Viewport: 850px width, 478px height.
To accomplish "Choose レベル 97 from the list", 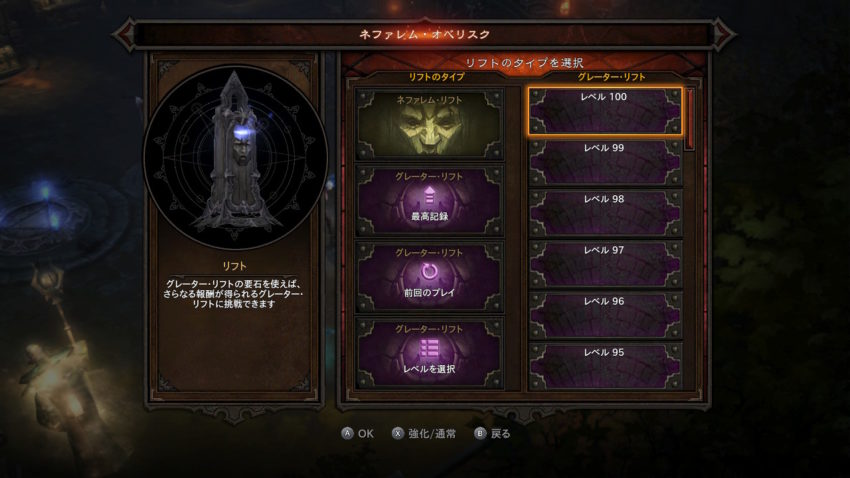I will click(x=605, y=264).
